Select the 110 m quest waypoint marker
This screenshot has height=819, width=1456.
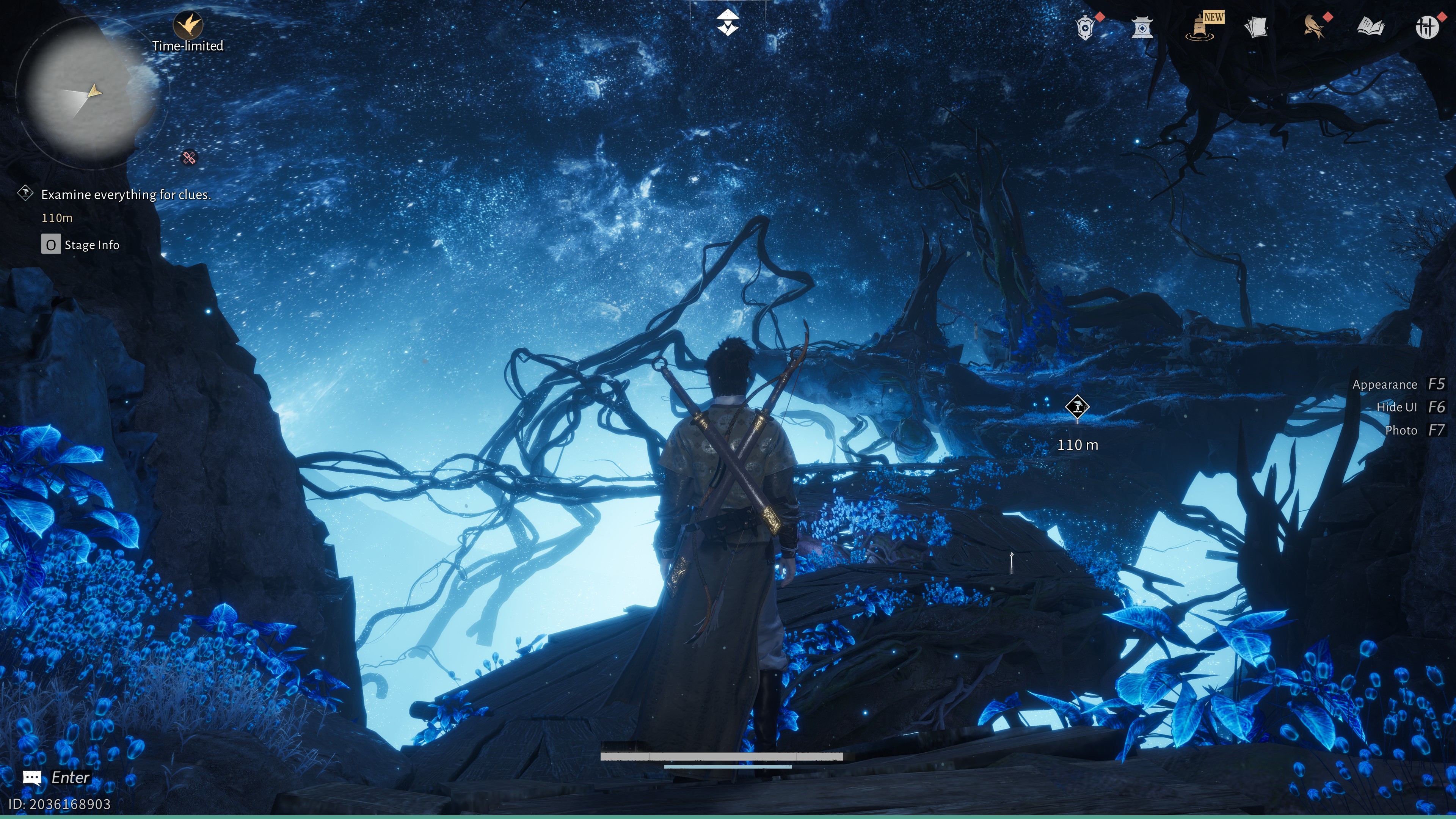tap(1077, 407)
